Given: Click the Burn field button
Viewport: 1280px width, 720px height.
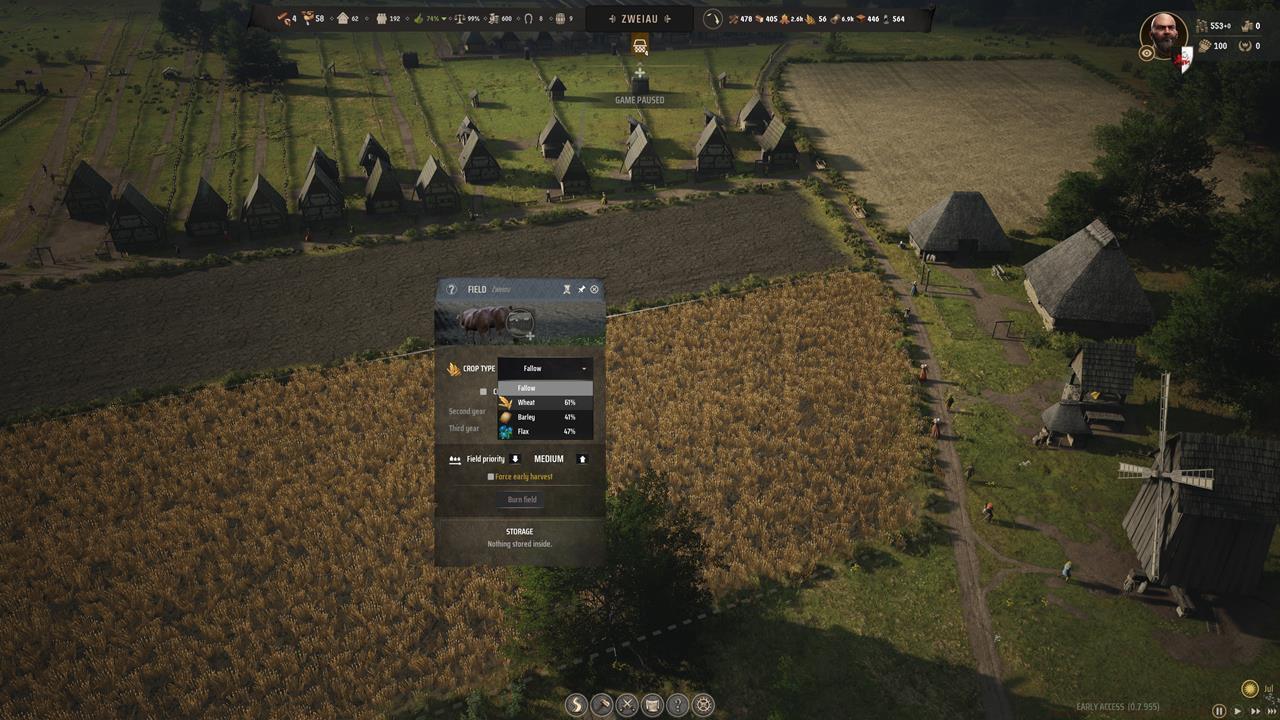Looking at the screenshot, I should [522, 499].
